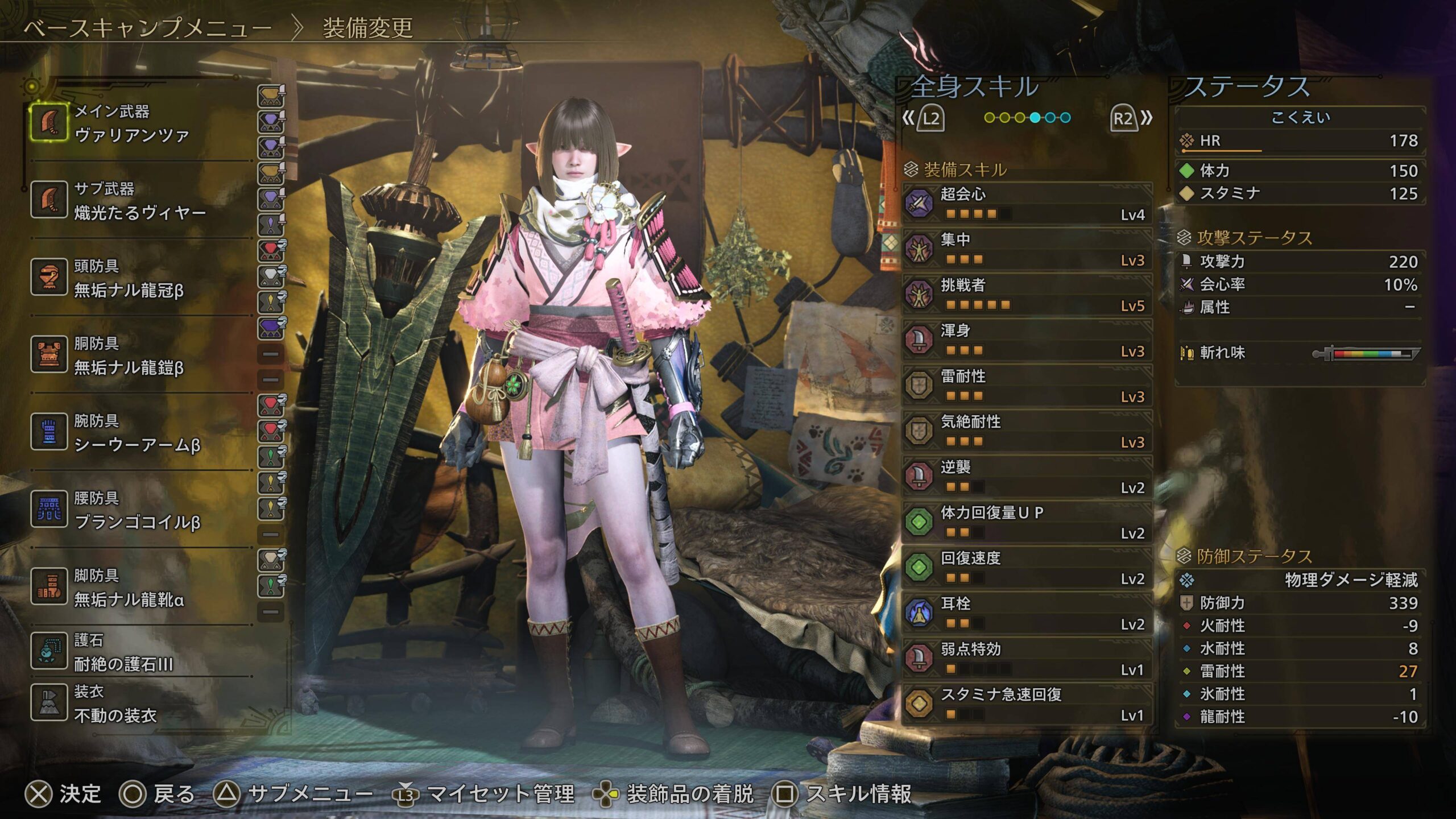
Task: Choose sub weapon 熾光たるヴィヤー slot
Action: point(136,200)
